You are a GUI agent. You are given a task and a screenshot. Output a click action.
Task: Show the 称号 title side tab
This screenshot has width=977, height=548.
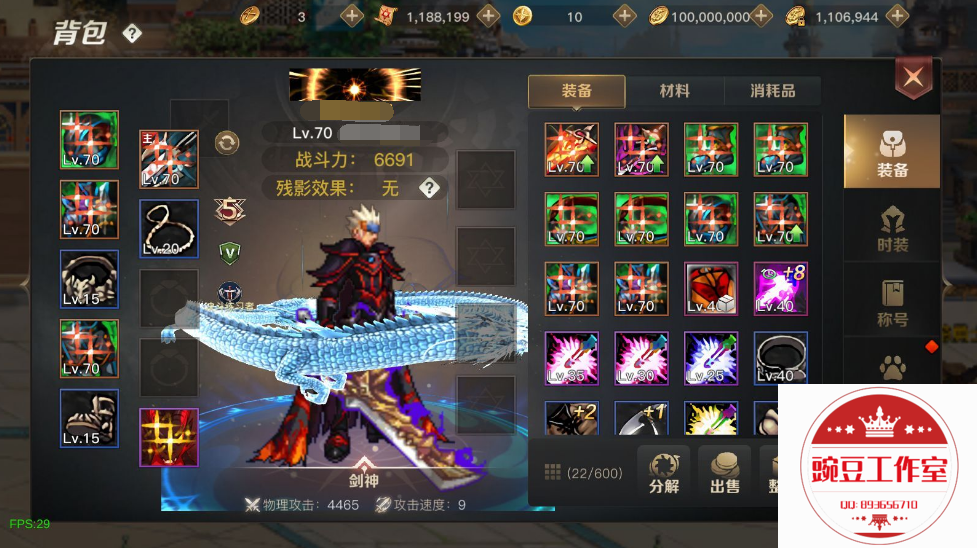[892, 304]
